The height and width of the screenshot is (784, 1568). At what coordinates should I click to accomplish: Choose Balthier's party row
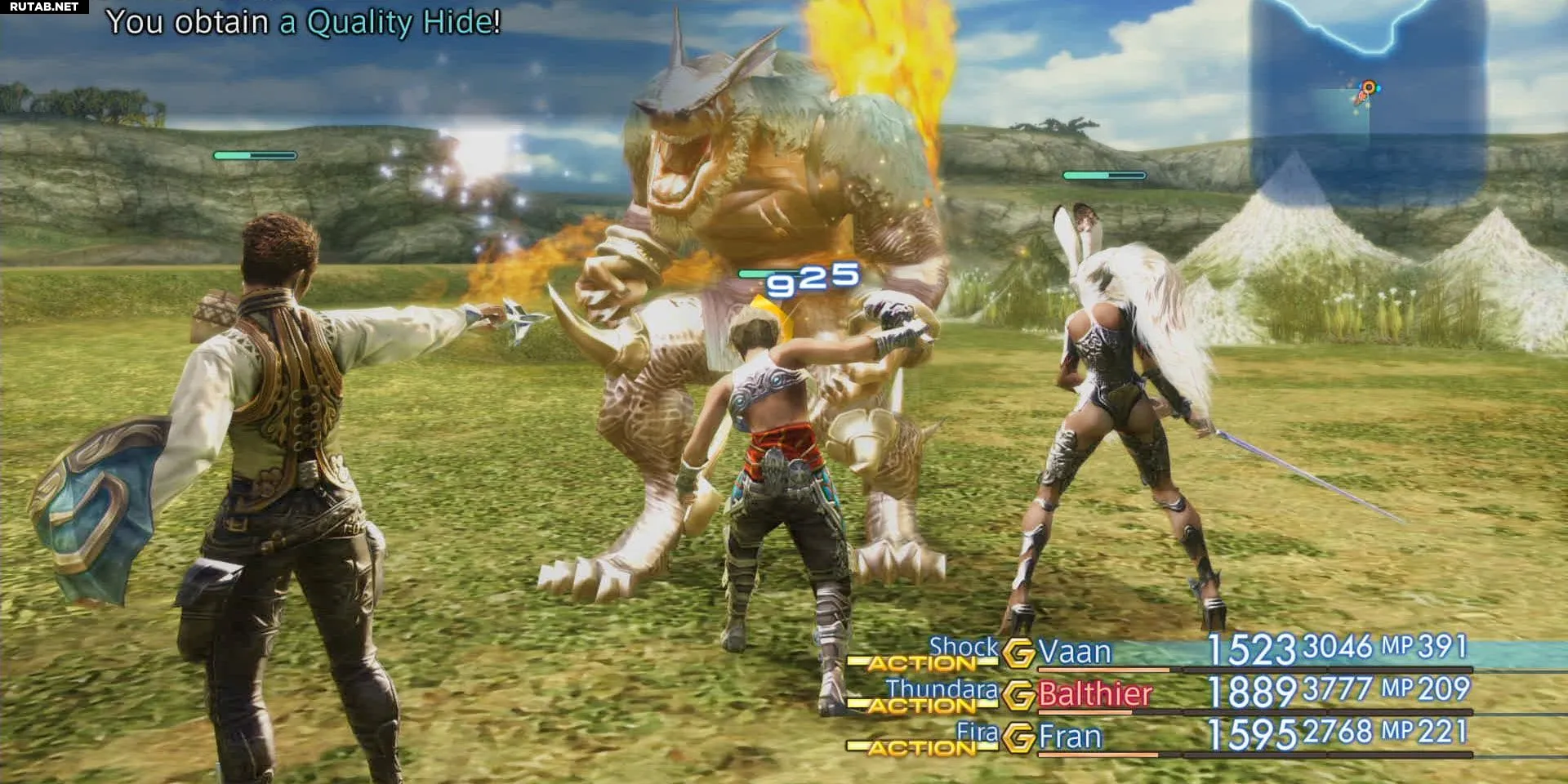click(x=1094, y=694)
